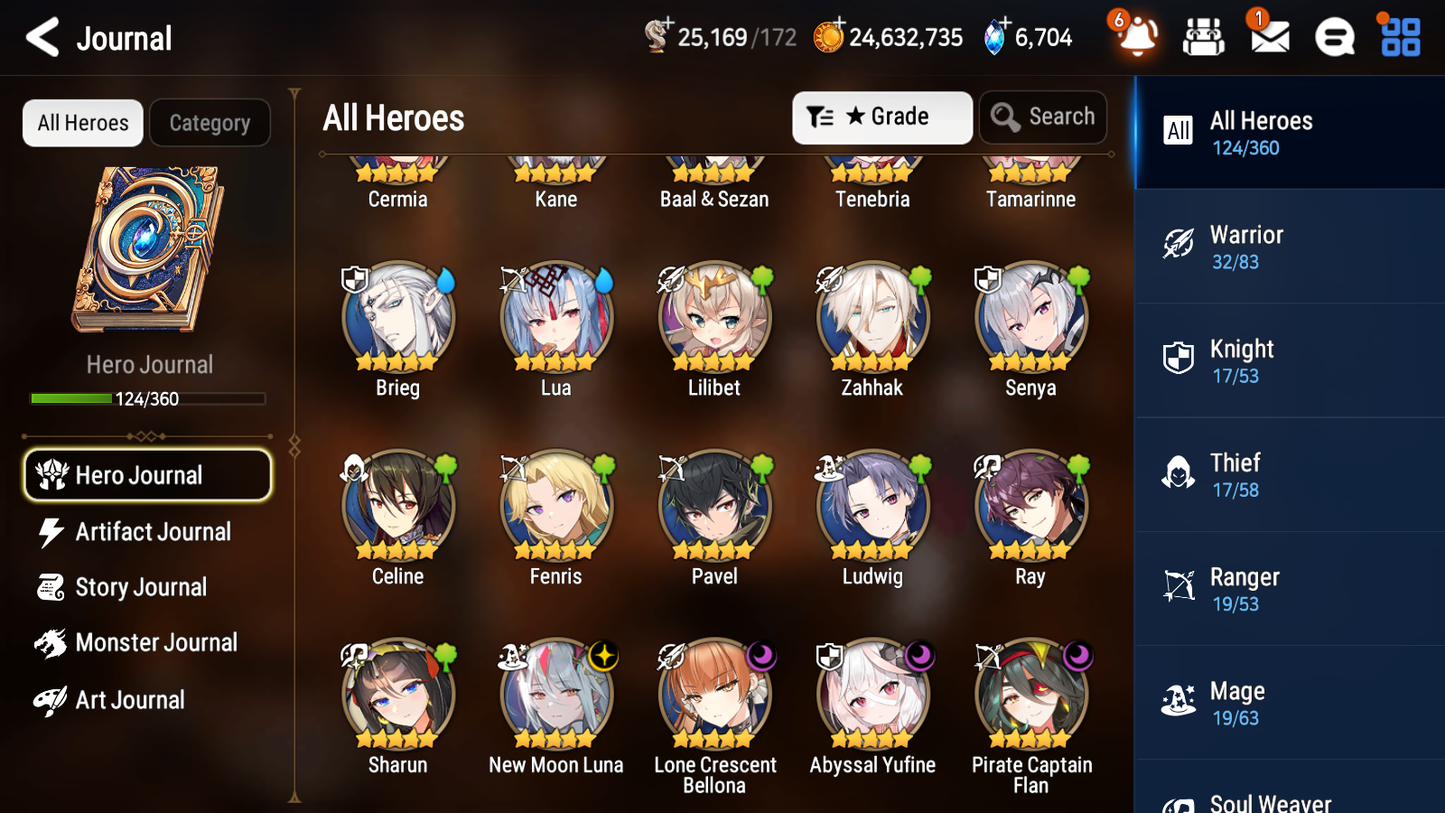Open the chat bubble icon
This screenshot has width=1445, height=813.
click(x=1334, y=36)
